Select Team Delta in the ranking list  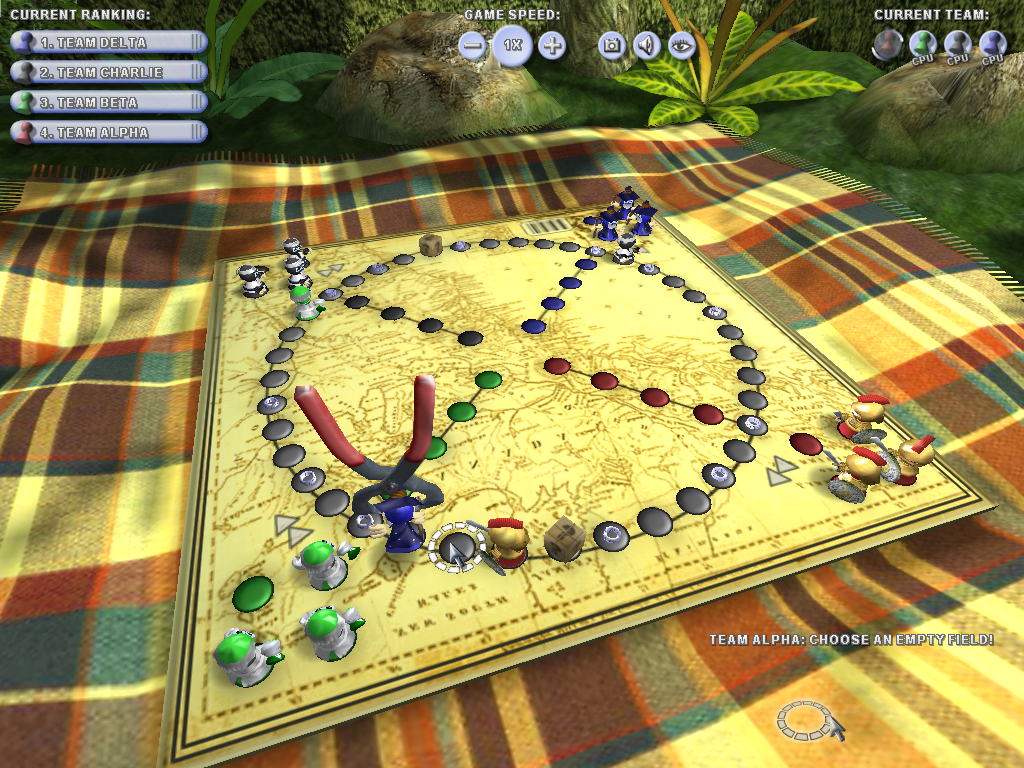click(108, 43)
